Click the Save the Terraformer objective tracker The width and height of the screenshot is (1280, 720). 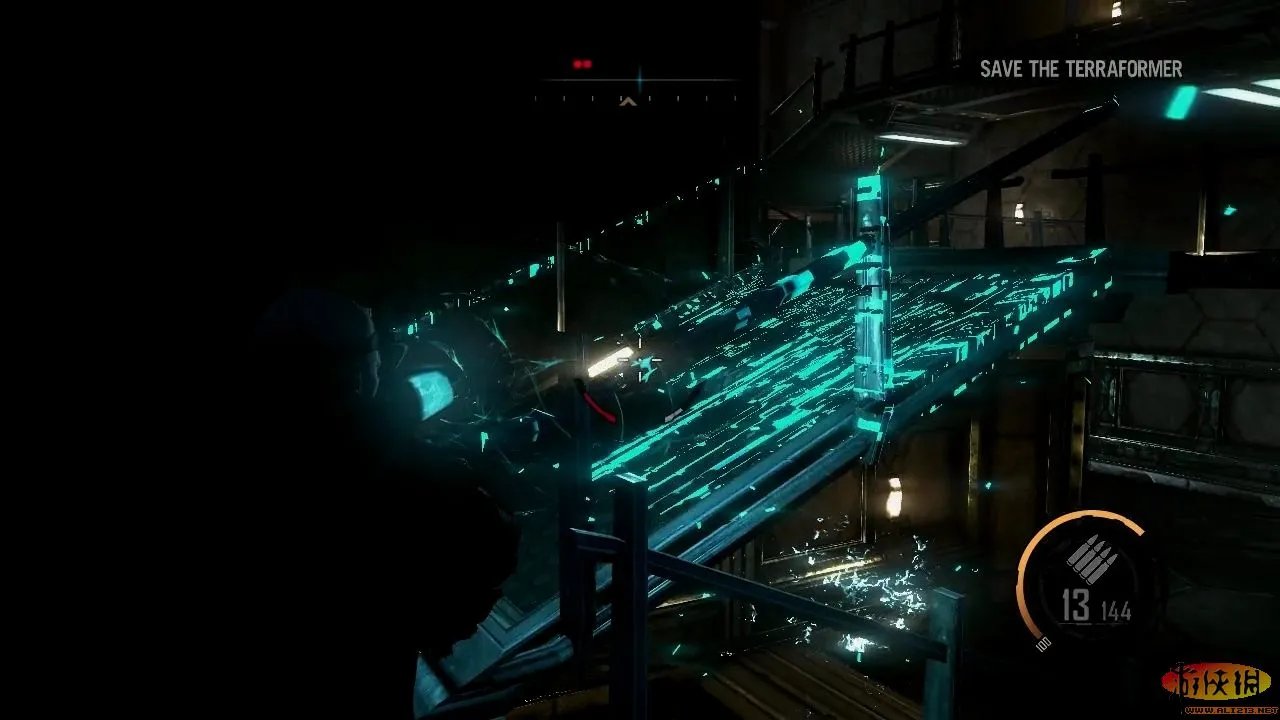point(1080,69)
